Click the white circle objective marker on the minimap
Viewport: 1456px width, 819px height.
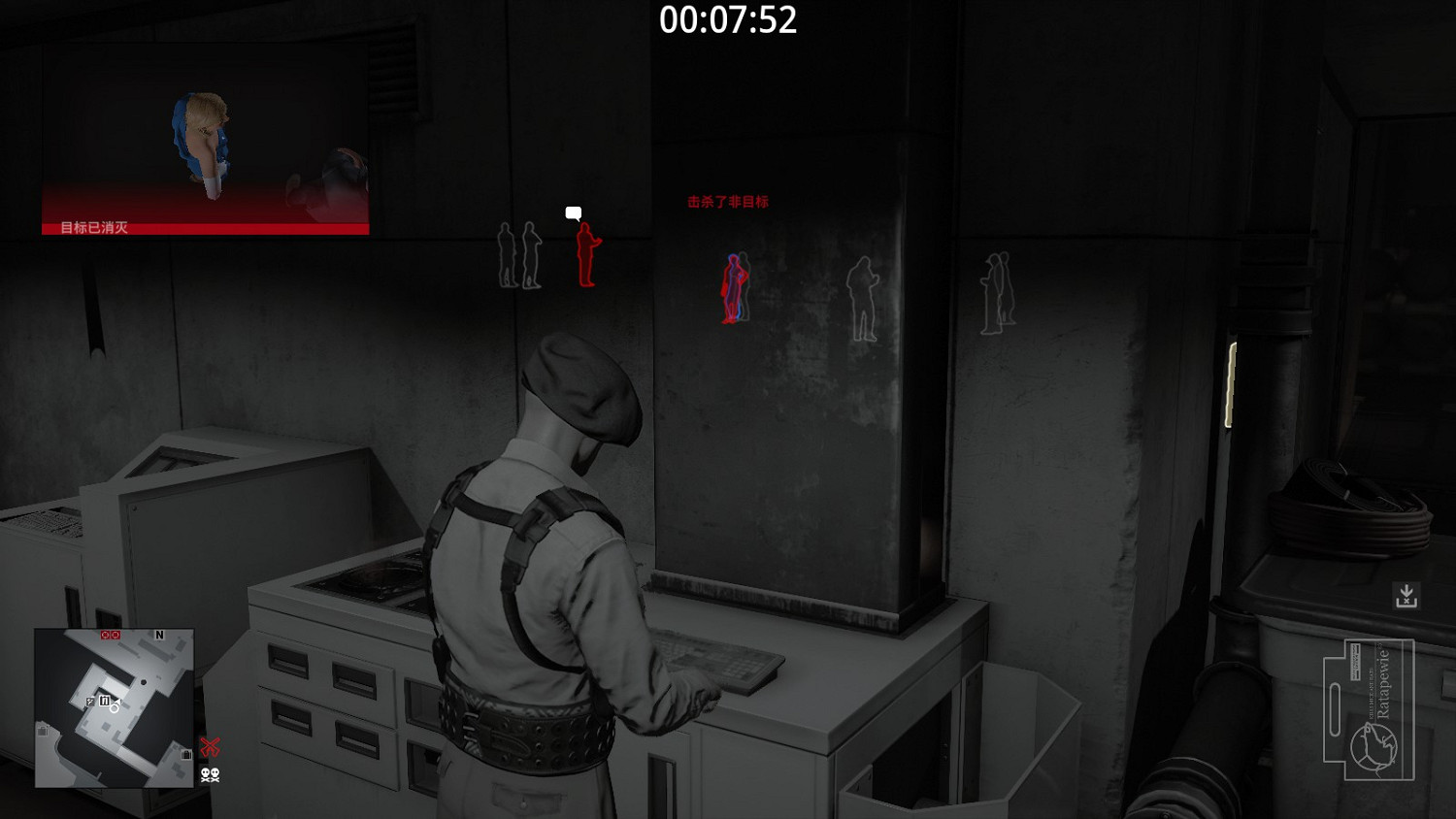point(114,709)
